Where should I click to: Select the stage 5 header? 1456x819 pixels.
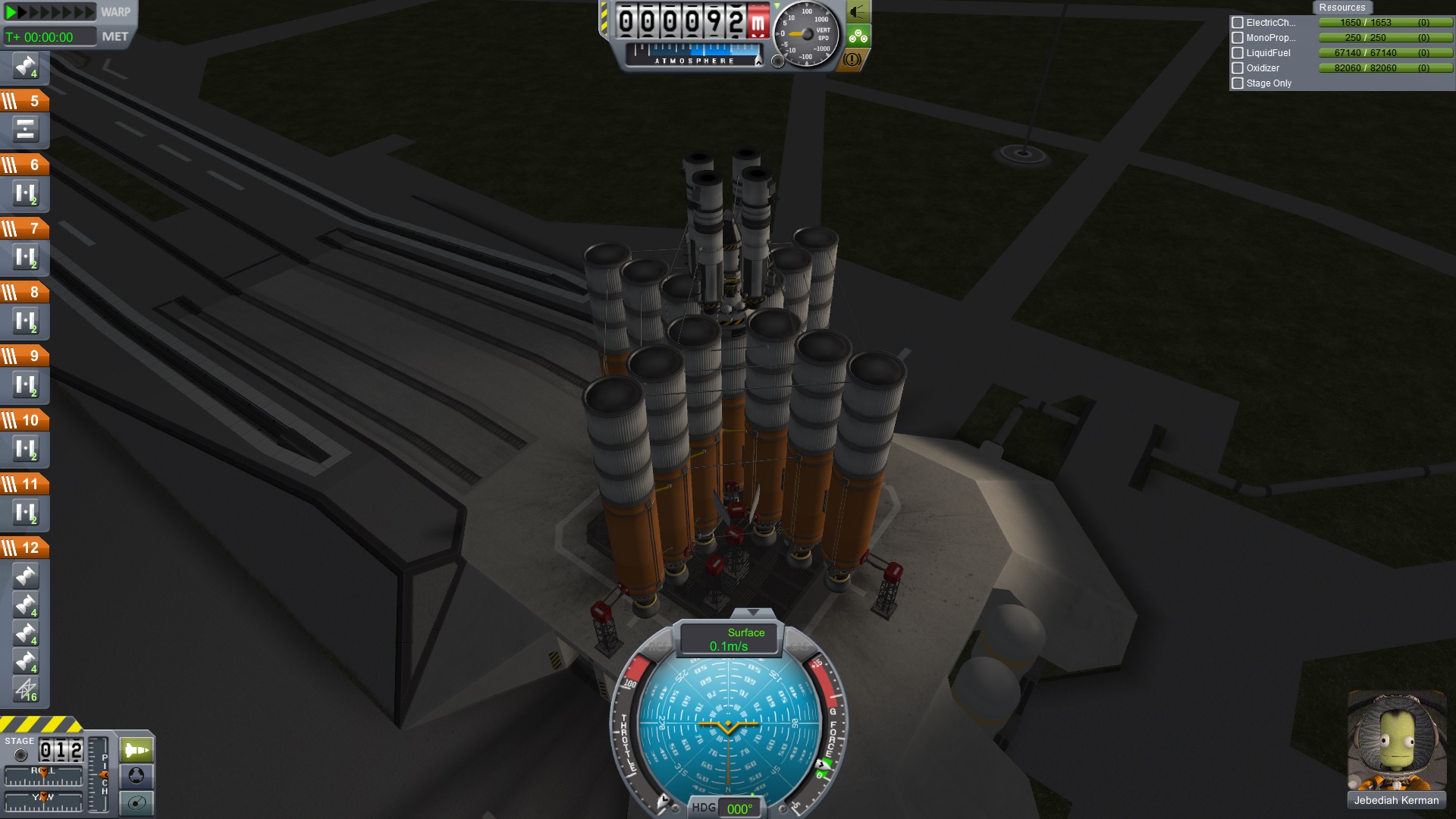tap(24, 101)
